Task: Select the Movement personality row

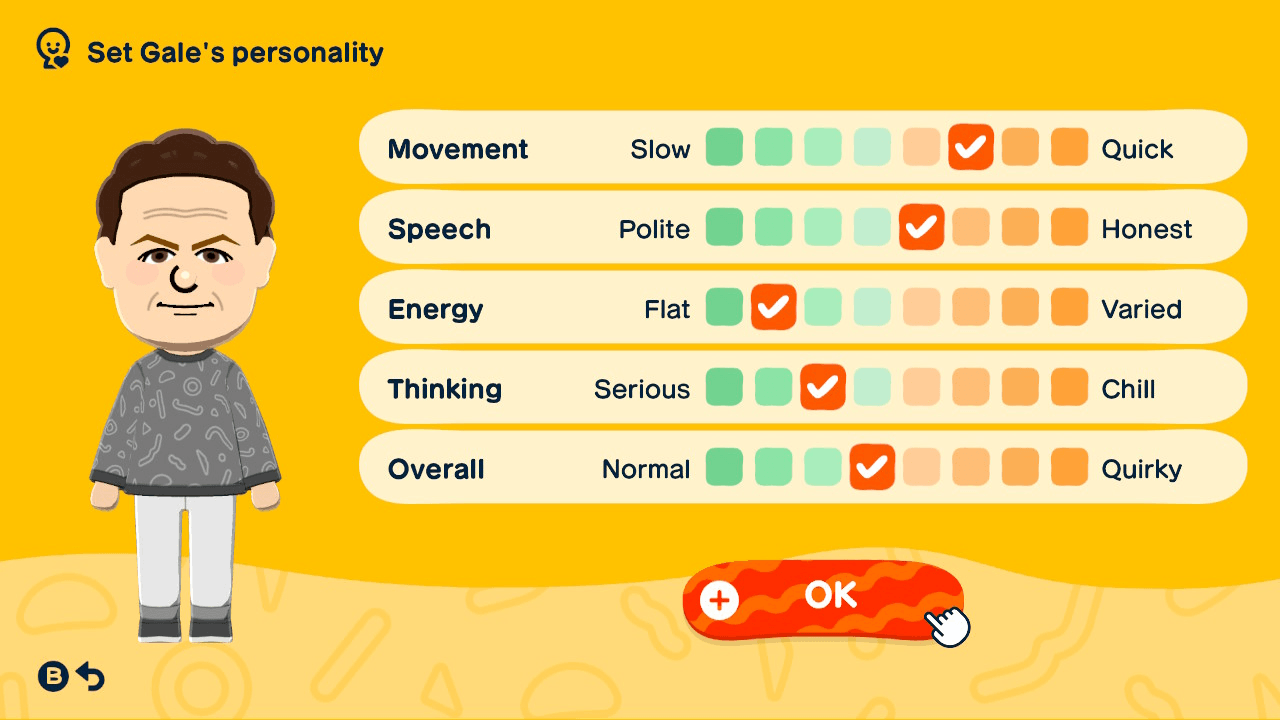Action: click(x=458, y=148)
